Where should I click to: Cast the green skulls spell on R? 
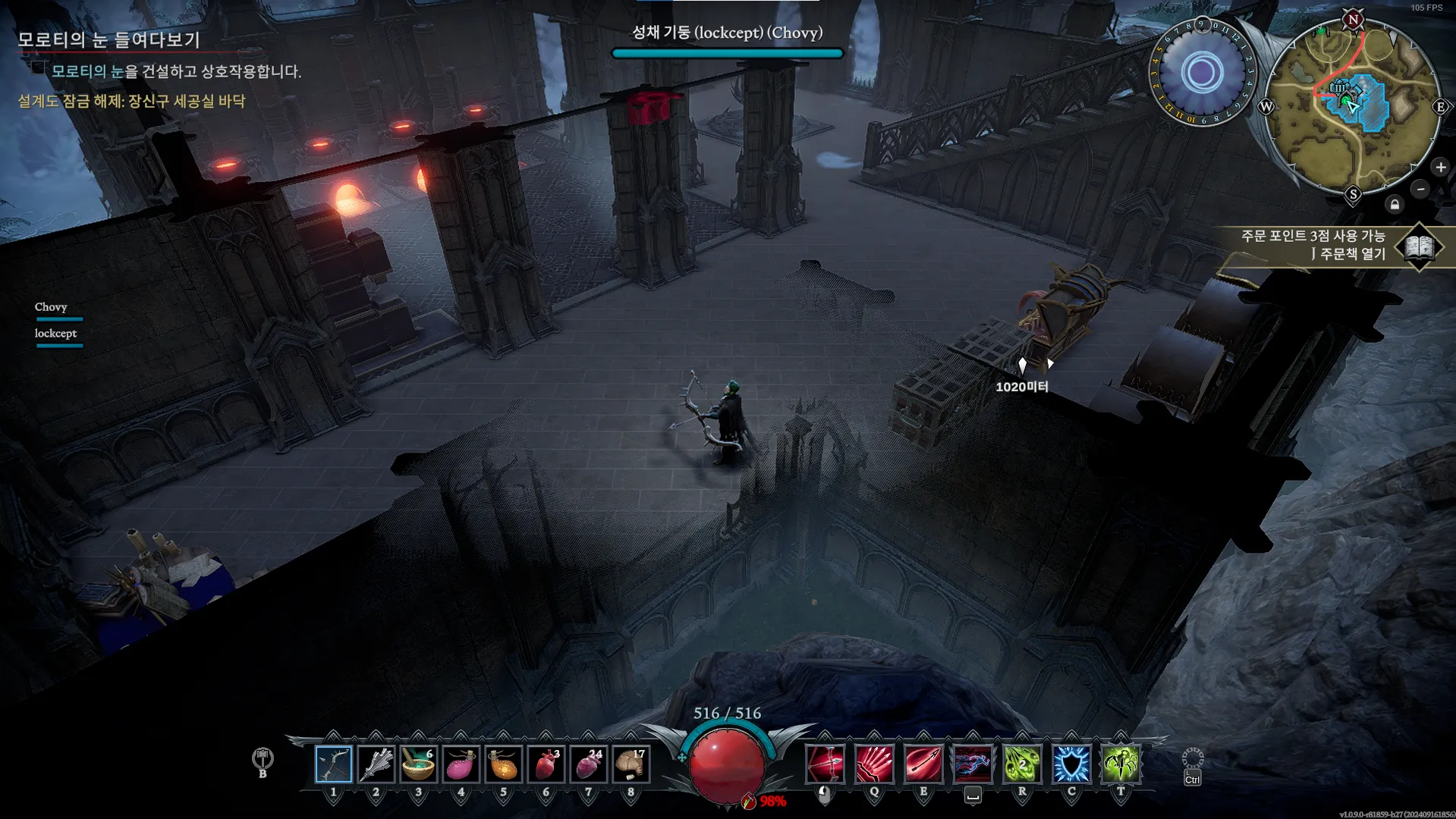pos(1022,764)
